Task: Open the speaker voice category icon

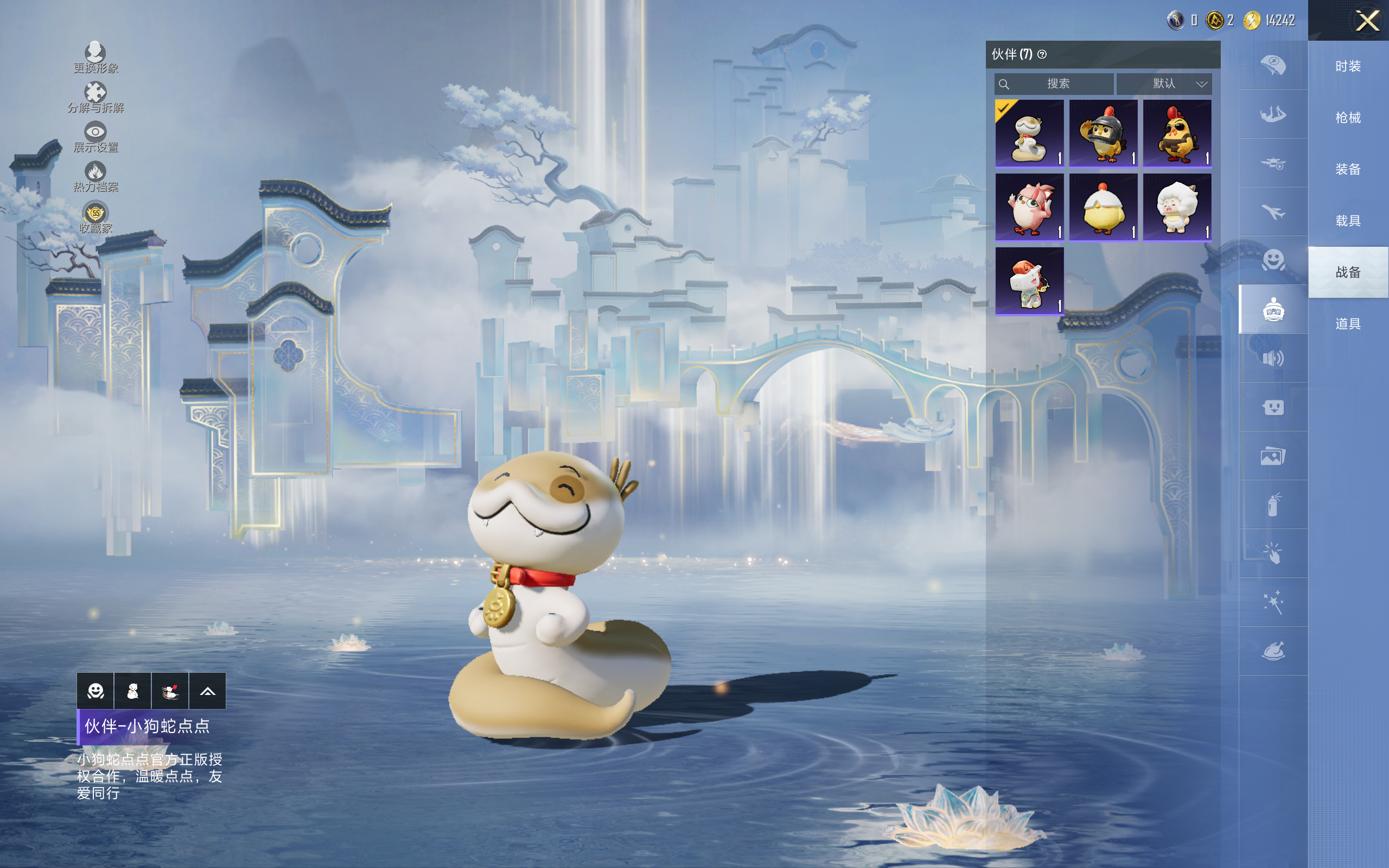Action: [x=1272, y=359]
